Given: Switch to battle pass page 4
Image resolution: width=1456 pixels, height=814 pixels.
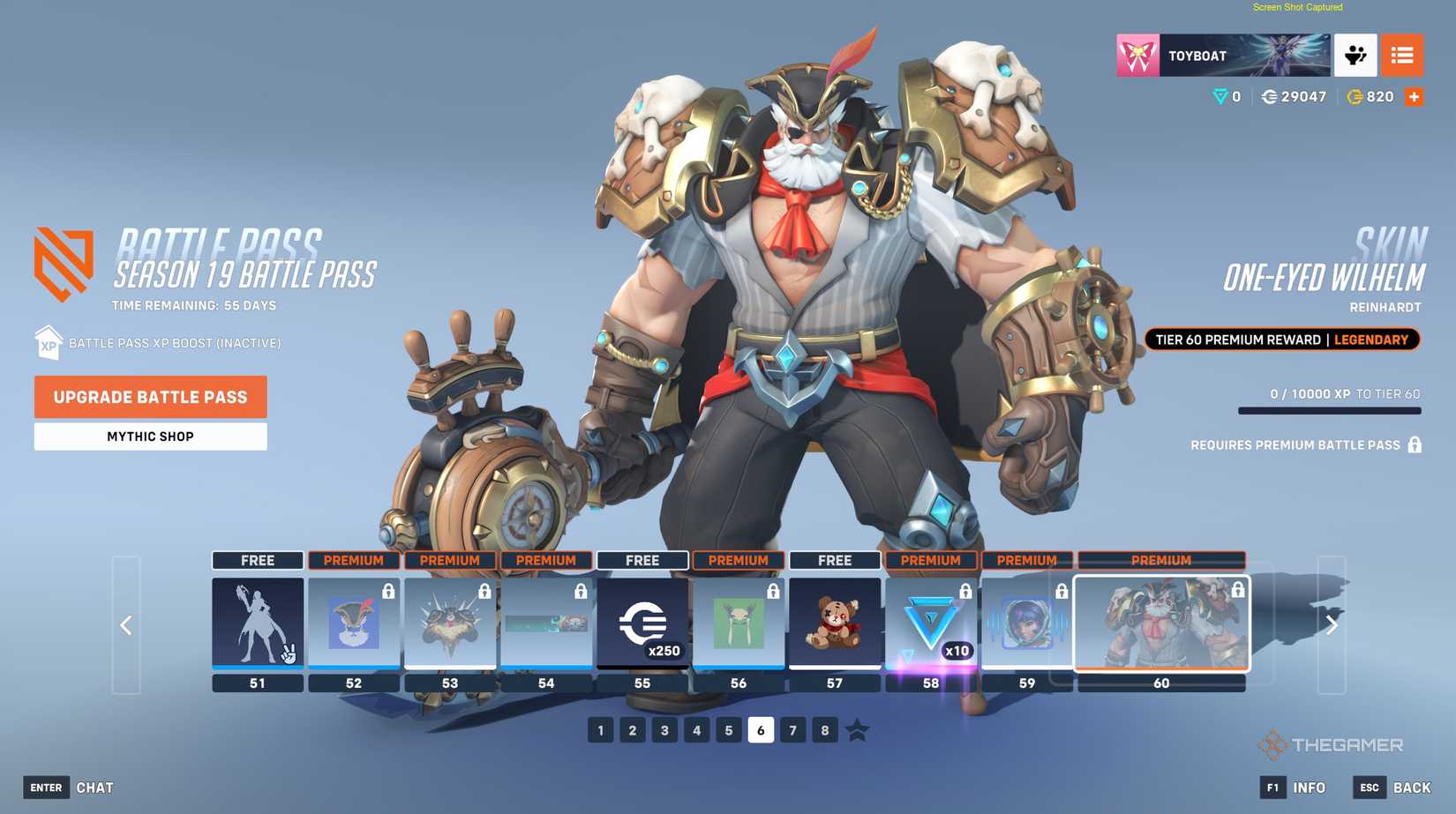Looking at the screenshot, I should click(697, 730).
